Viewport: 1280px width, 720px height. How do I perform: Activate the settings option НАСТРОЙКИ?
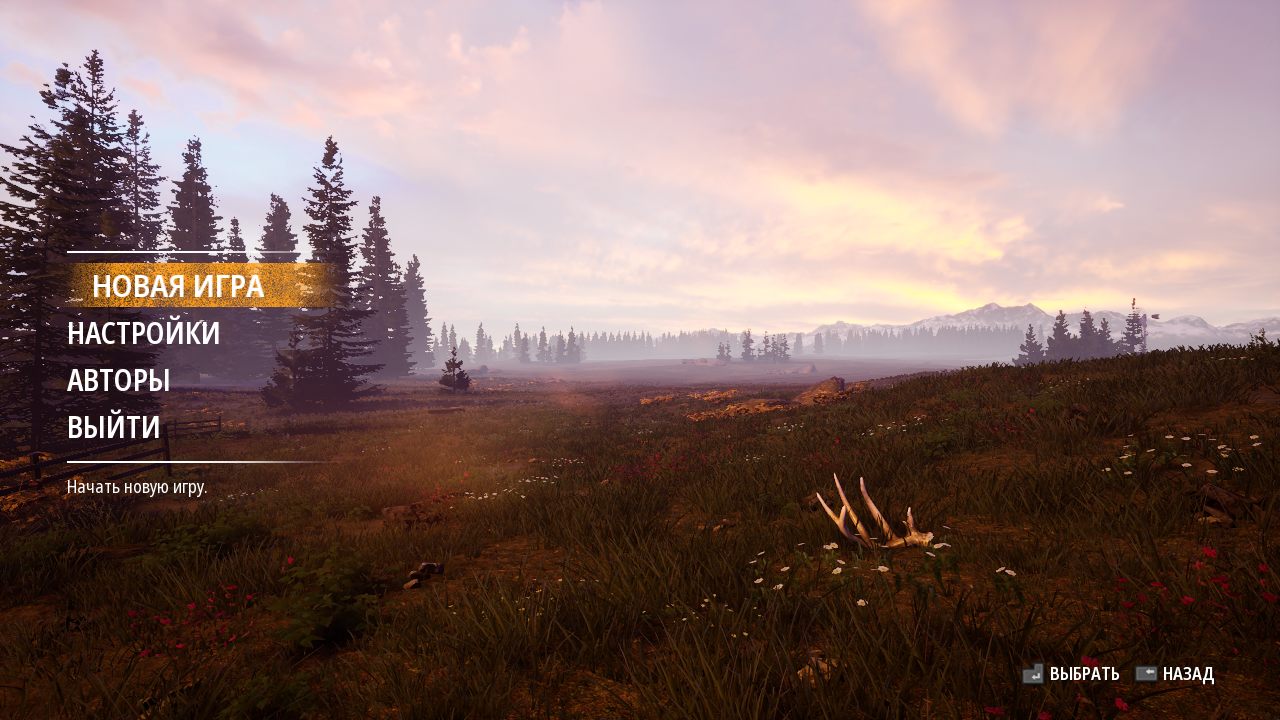(x=142, y=334)
